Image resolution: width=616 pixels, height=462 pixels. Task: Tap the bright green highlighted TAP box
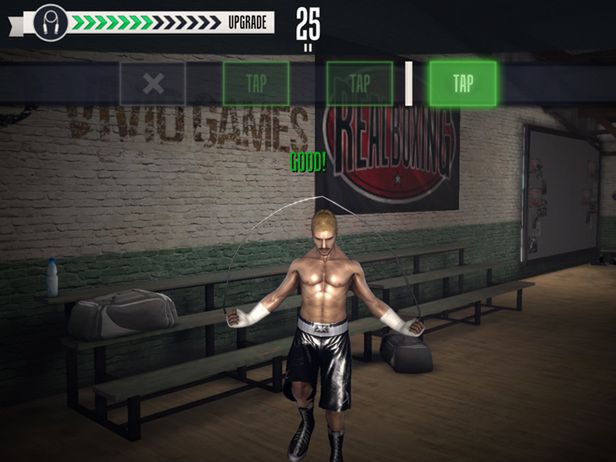pyautogui.click(x=463, y=83)
